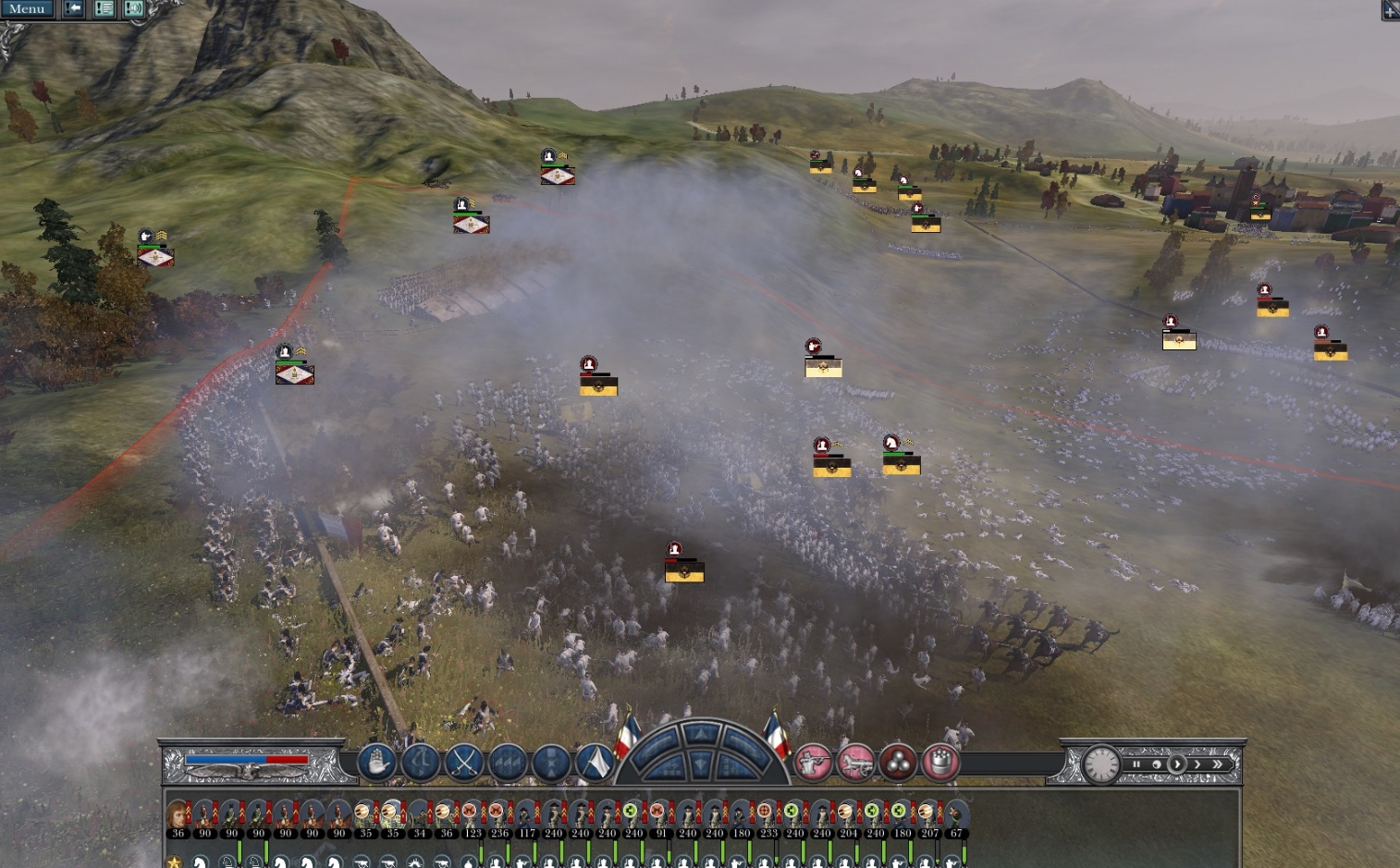Toggle the audio announcement notification icon
Viewport: 1400px width, 868px height.
[132, 8]
